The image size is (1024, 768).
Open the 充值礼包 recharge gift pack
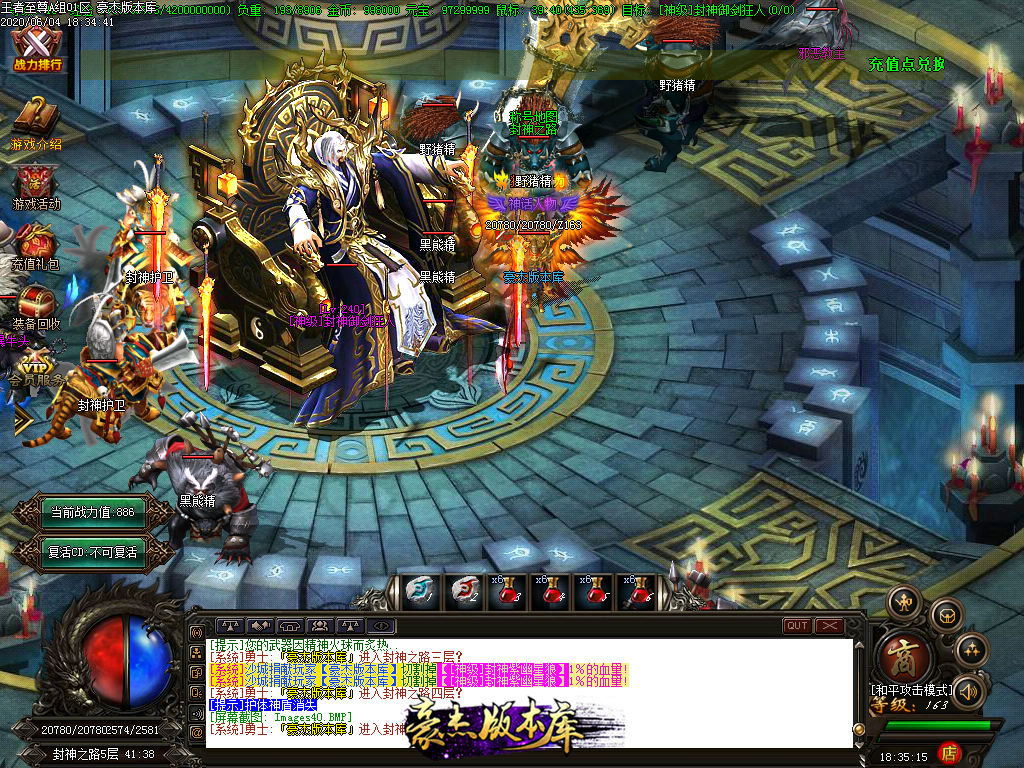coord(36,247)
